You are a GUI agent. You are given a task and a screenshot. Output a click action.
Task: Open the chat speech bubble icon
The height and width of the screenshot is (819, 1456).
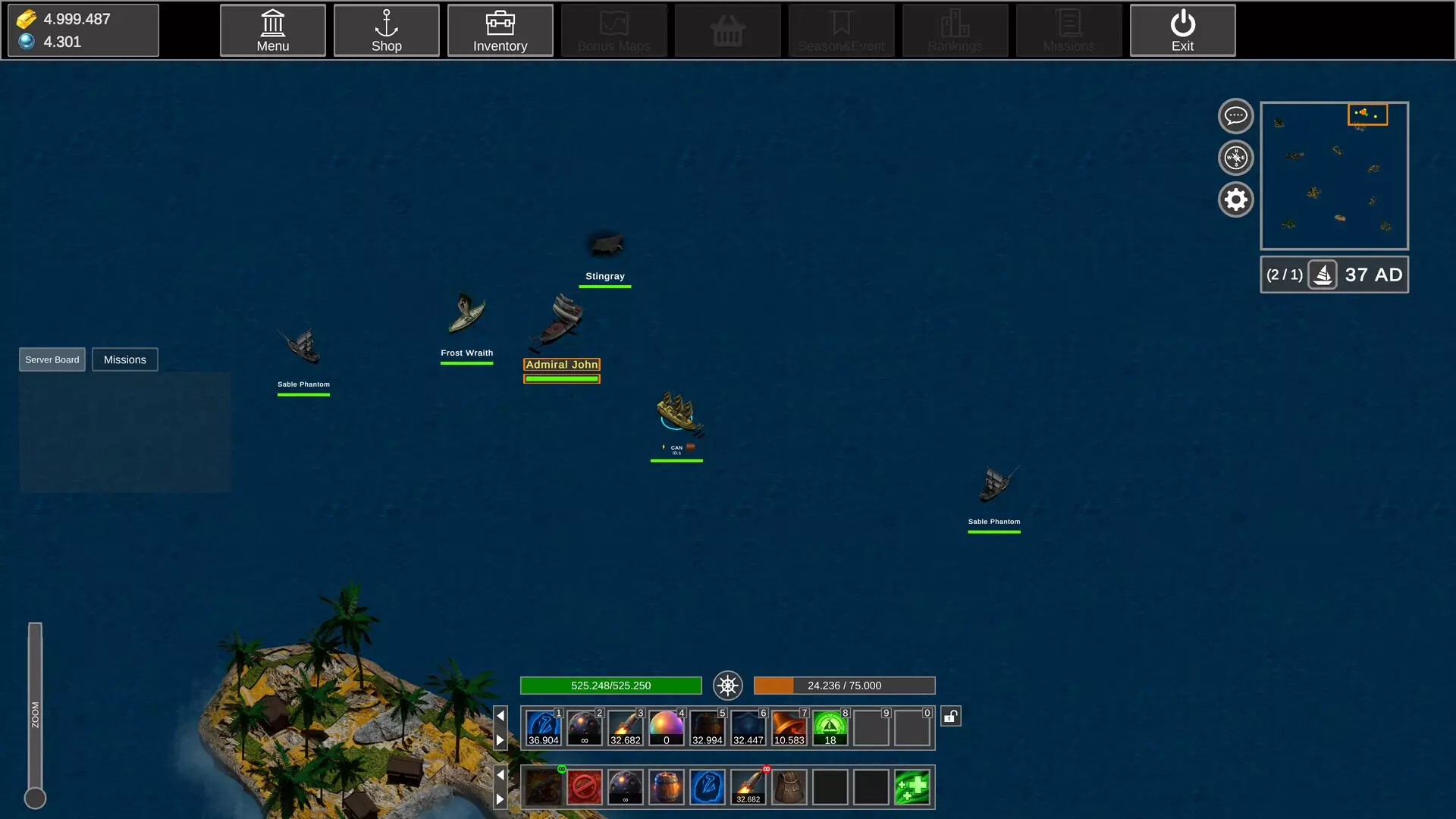click(x=1235, y=116)
